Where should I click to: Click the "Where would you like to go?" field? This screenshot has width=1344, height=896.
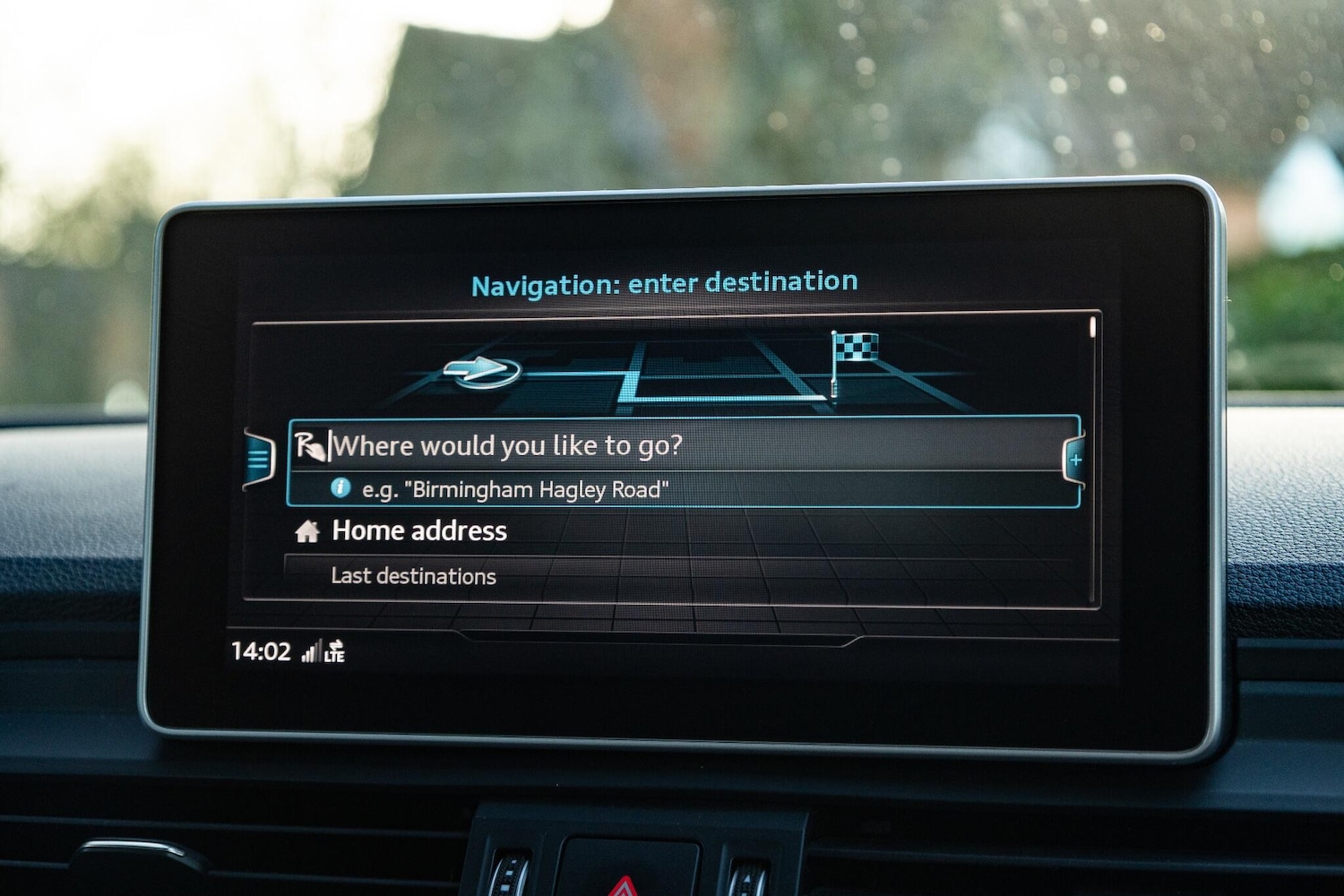(x=506, y=445)
